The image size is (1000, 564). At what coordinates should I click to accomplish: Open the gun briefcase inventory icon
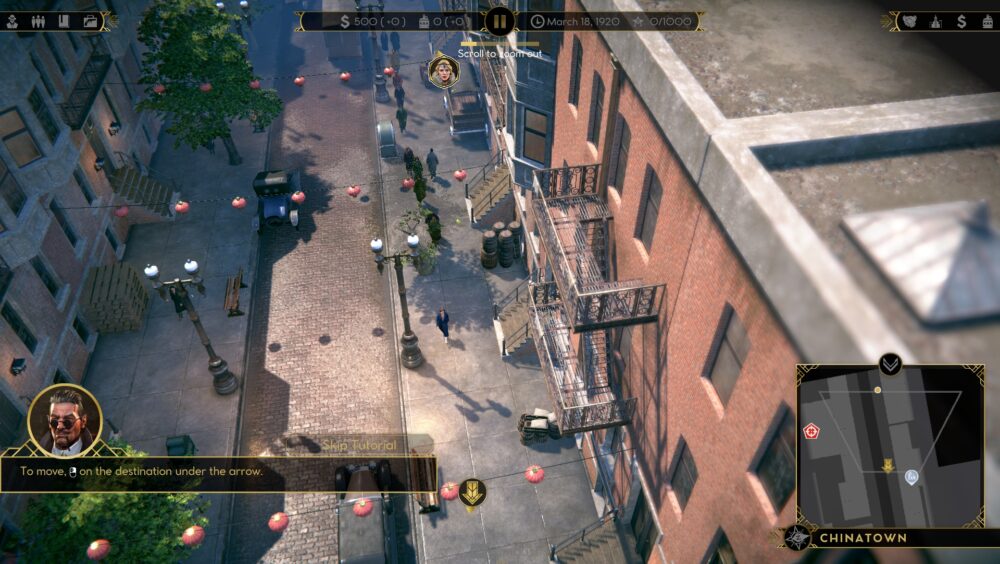[x=90, y=20]
